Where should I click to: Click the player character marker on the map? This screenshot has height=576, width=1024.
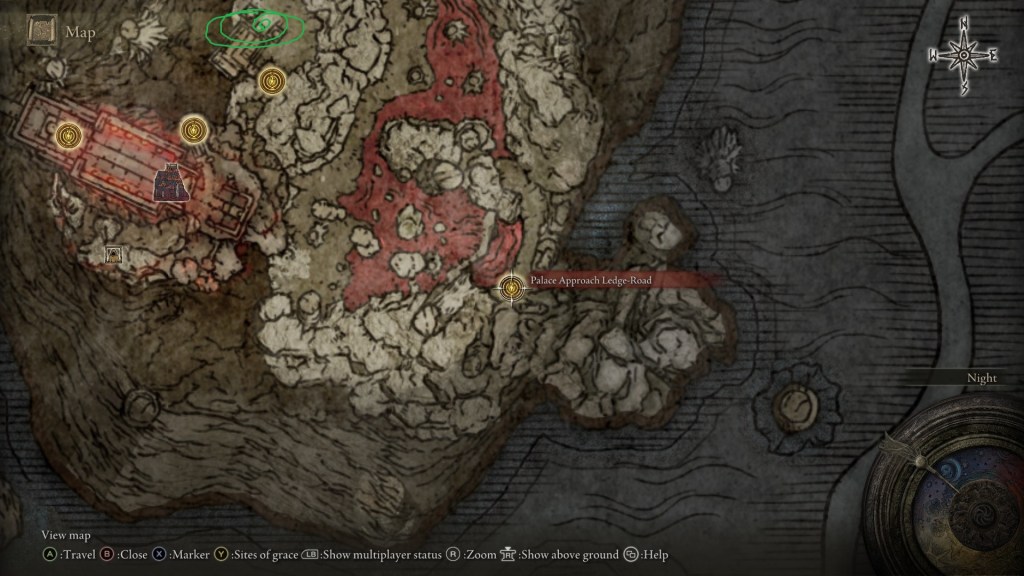point(172,181)
